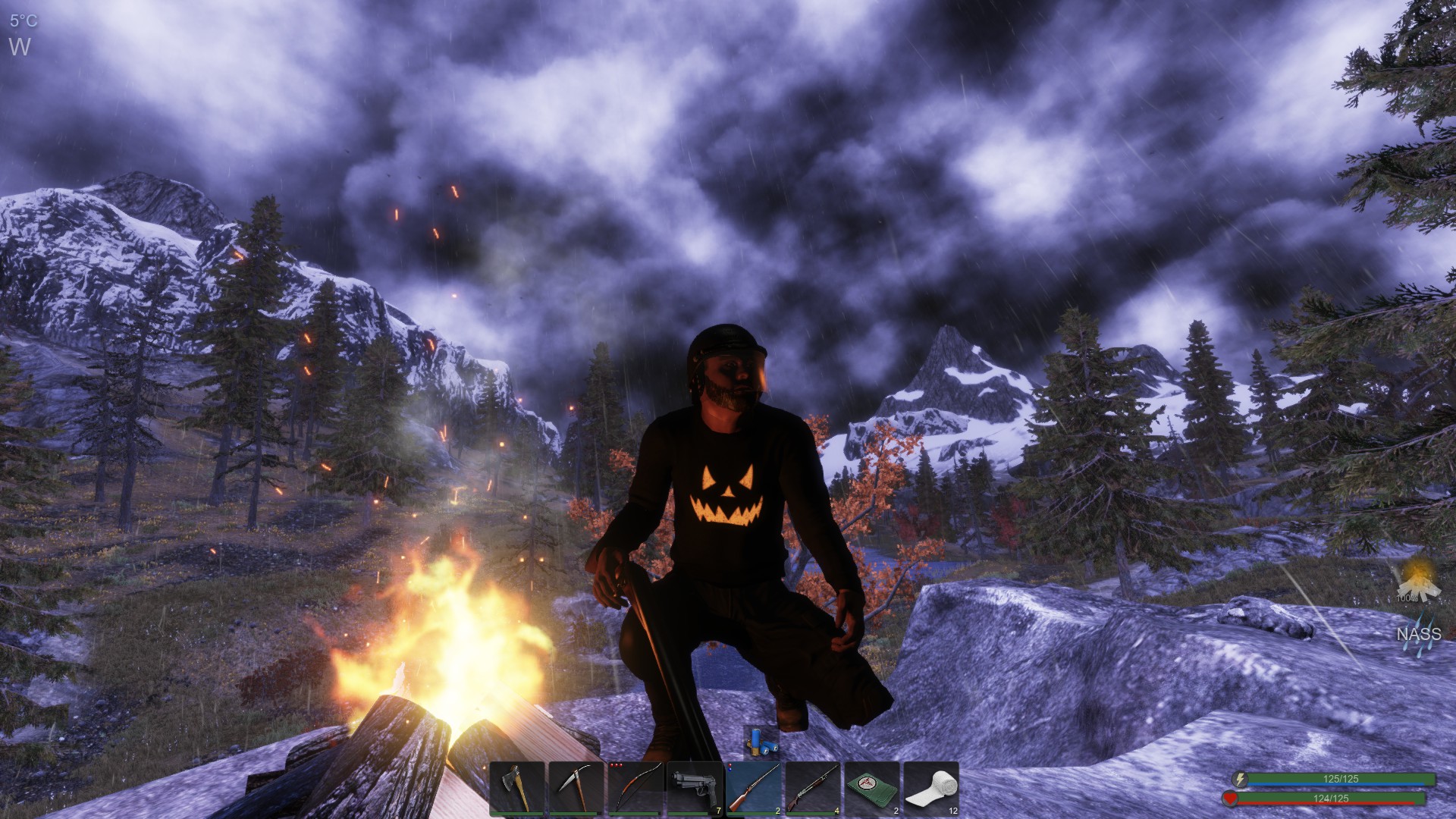Select the pickaxe hotbar slot
The width and height of the screenshot is (1456, 819).
576,789
